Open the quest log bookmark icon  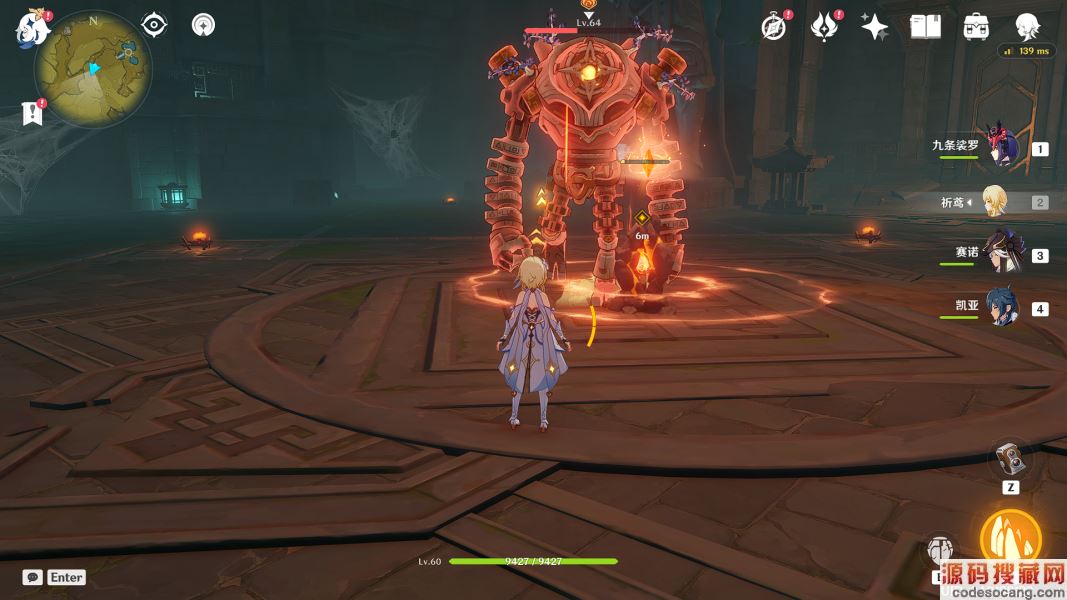point(33,113)
